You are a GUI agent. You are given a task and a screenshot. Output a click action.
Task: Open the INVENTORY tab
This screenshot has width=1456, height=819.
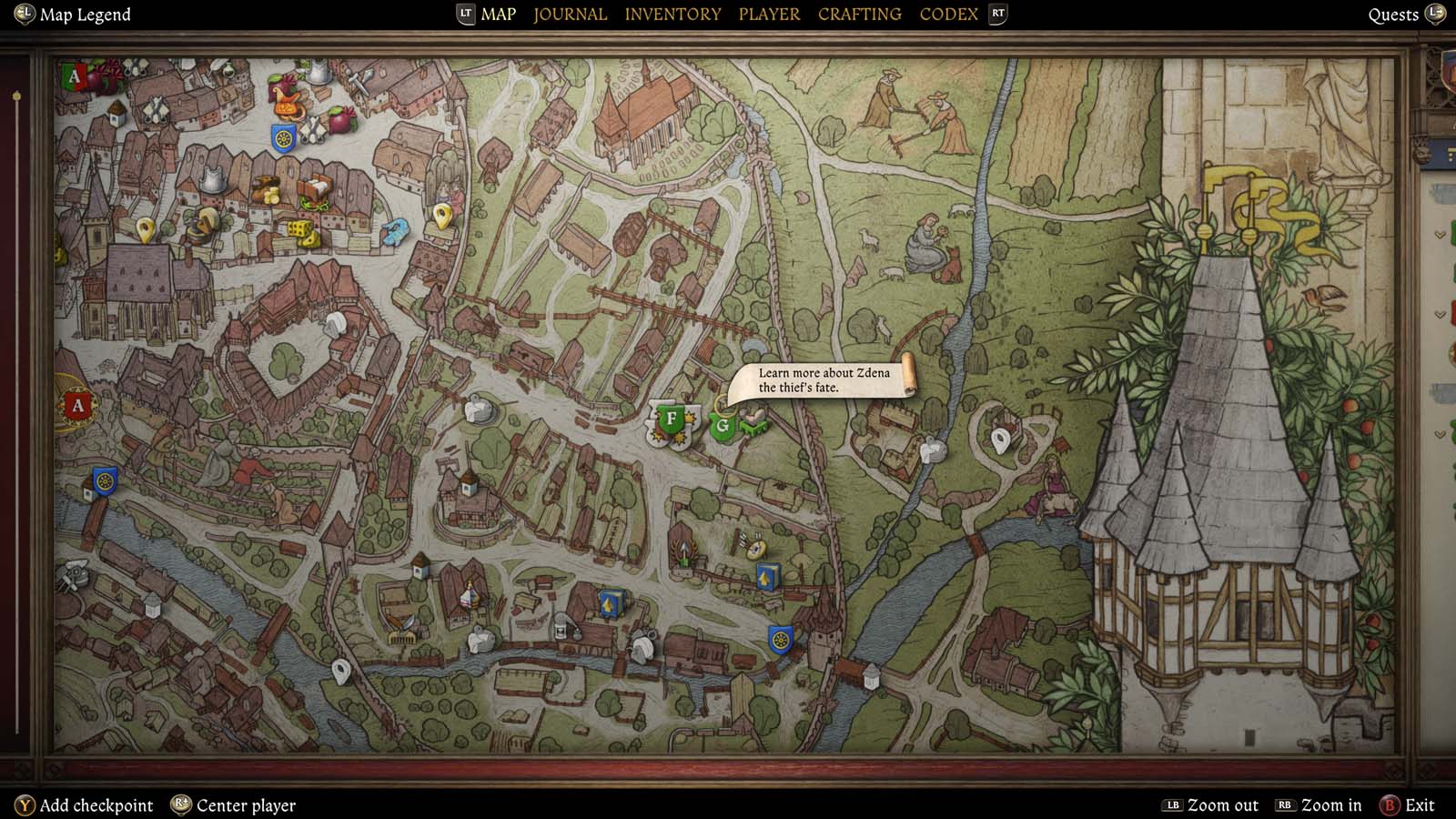(672, 14)
